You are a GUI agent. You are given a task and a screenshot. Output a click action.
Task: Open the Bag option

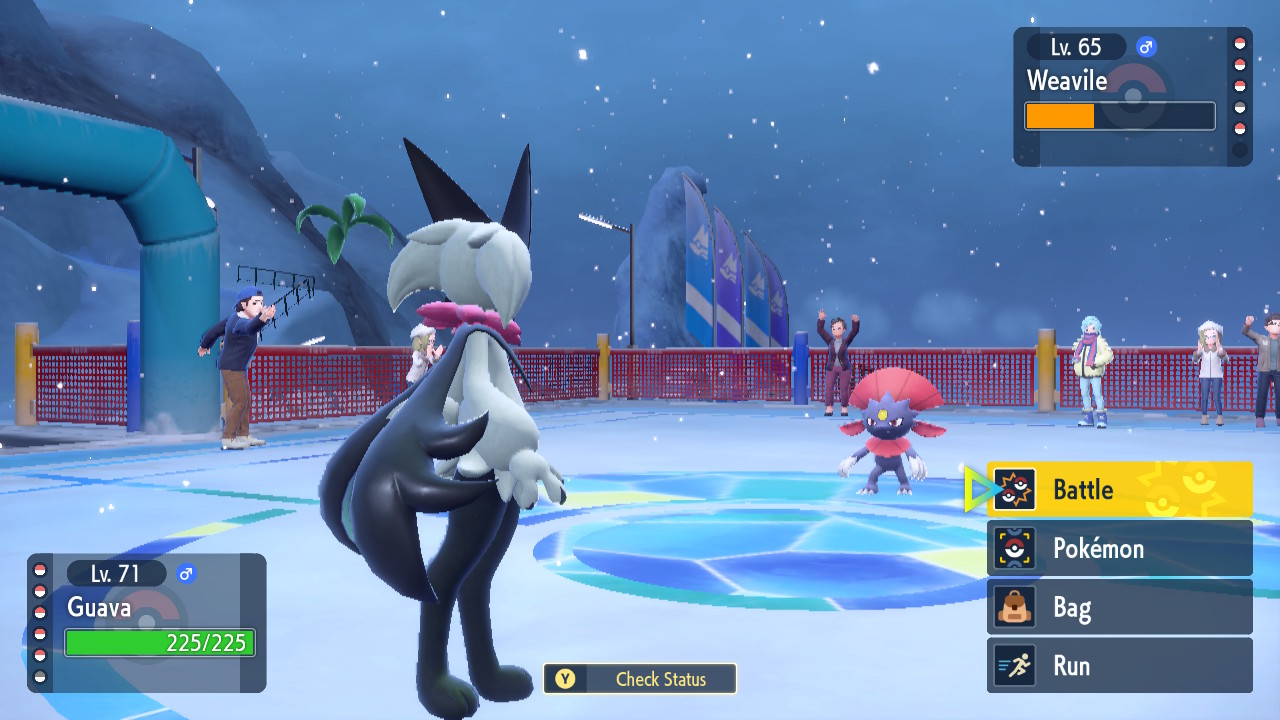click(x=1119, y=607)
